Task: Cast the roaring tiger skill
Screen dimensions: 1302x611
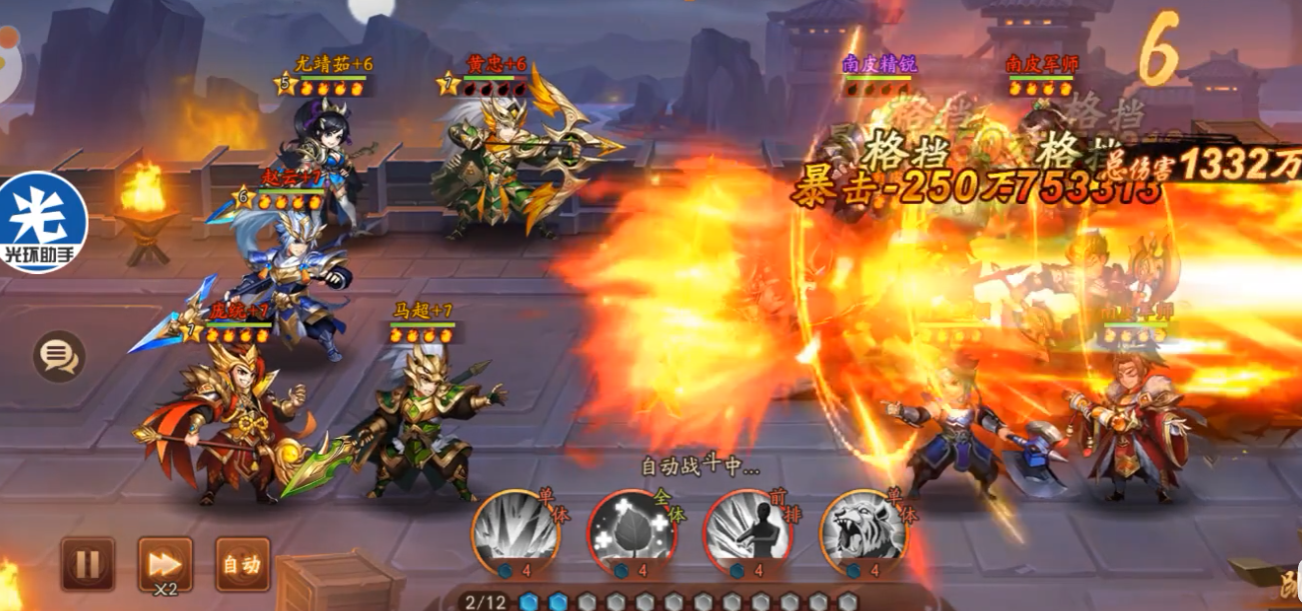Action: tap(863, 530)
